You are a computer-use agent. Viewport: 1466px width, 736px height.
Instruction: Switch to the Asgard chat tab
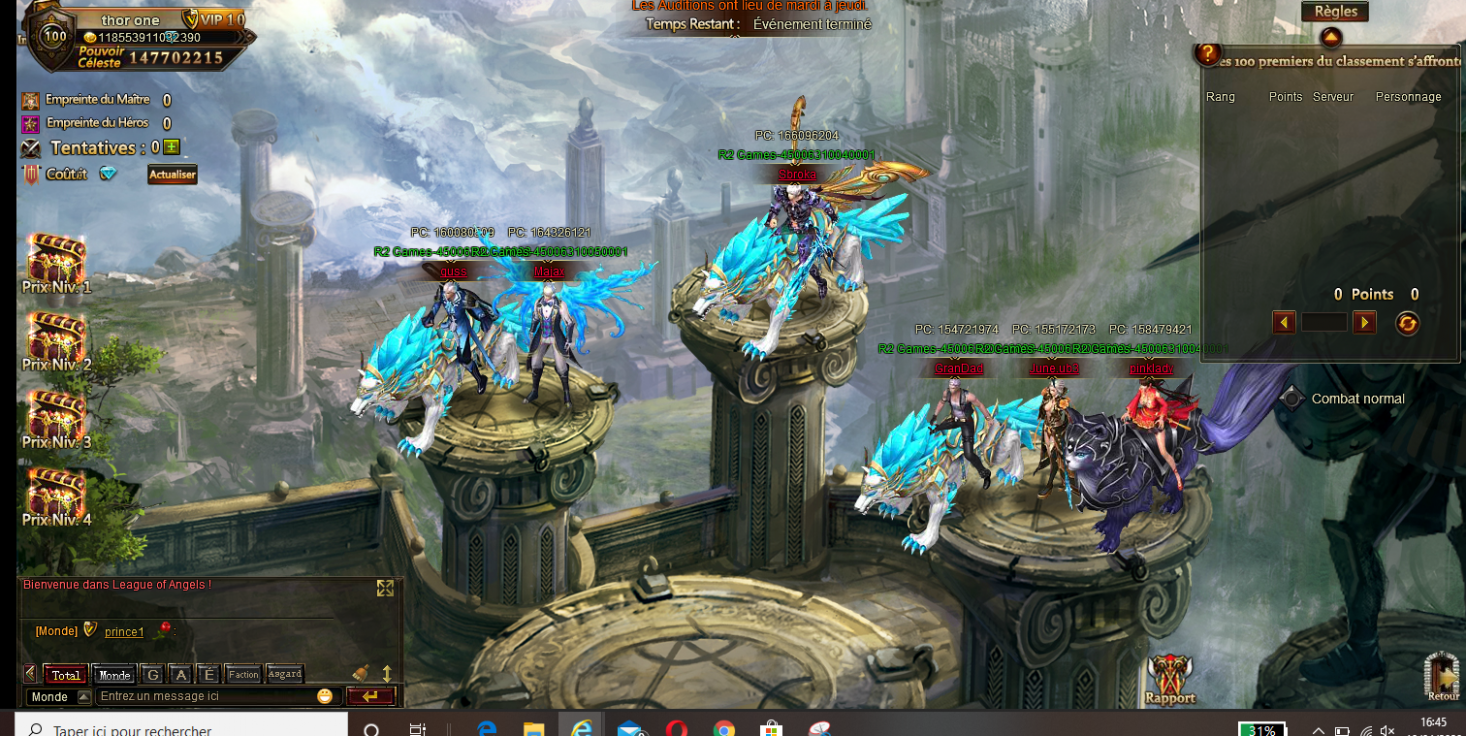coord(284,674)
